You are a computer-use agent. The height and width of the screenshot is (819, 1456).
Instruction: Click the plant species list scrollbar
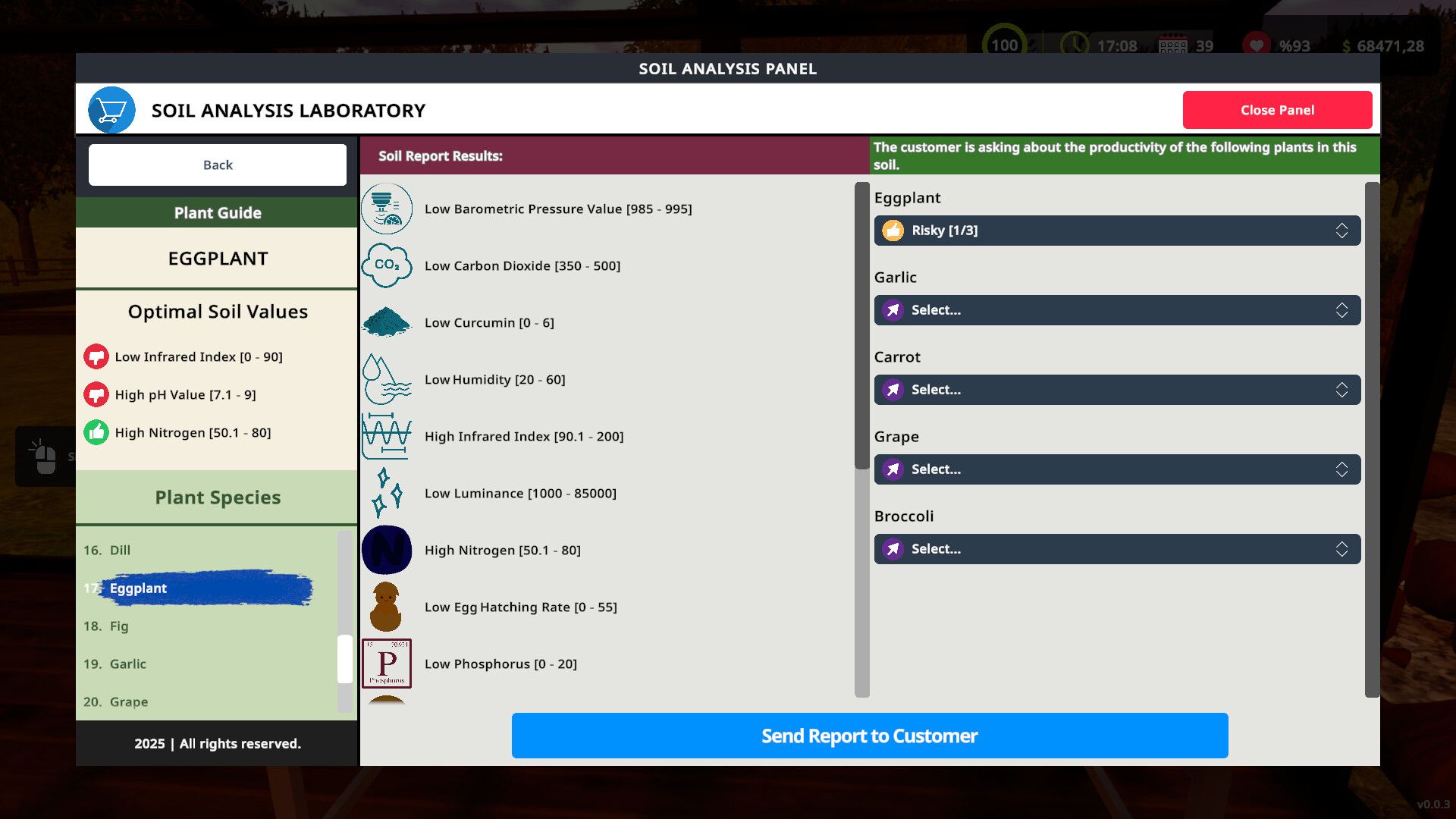coord(345,658)
